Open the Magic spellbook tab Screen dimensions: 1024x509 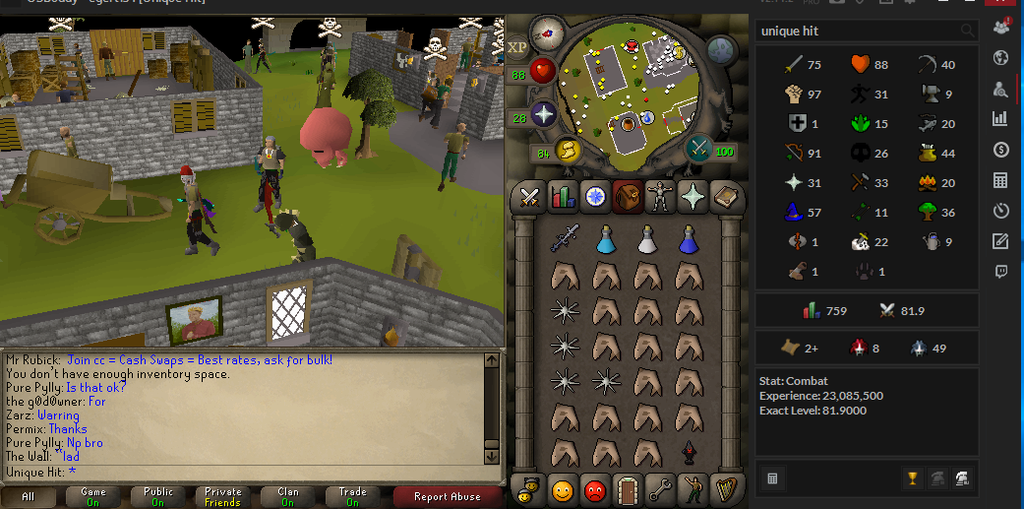pyautogui.click(x=725, y=197)
